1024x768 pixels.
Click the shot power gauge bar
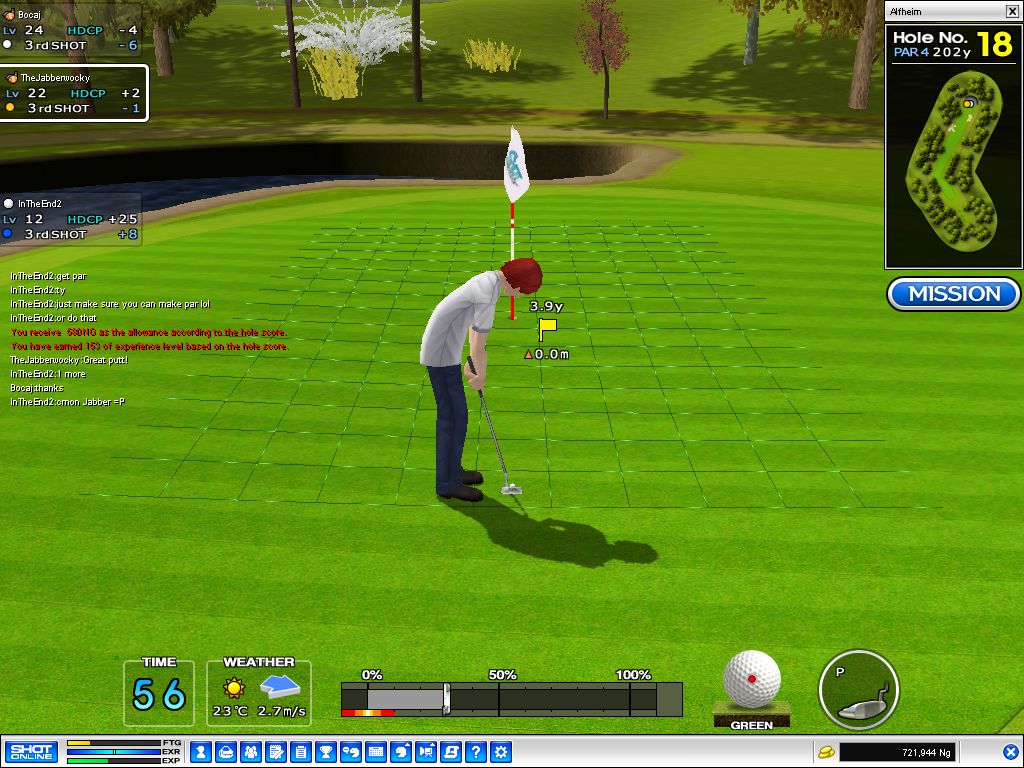coord(511,699)
